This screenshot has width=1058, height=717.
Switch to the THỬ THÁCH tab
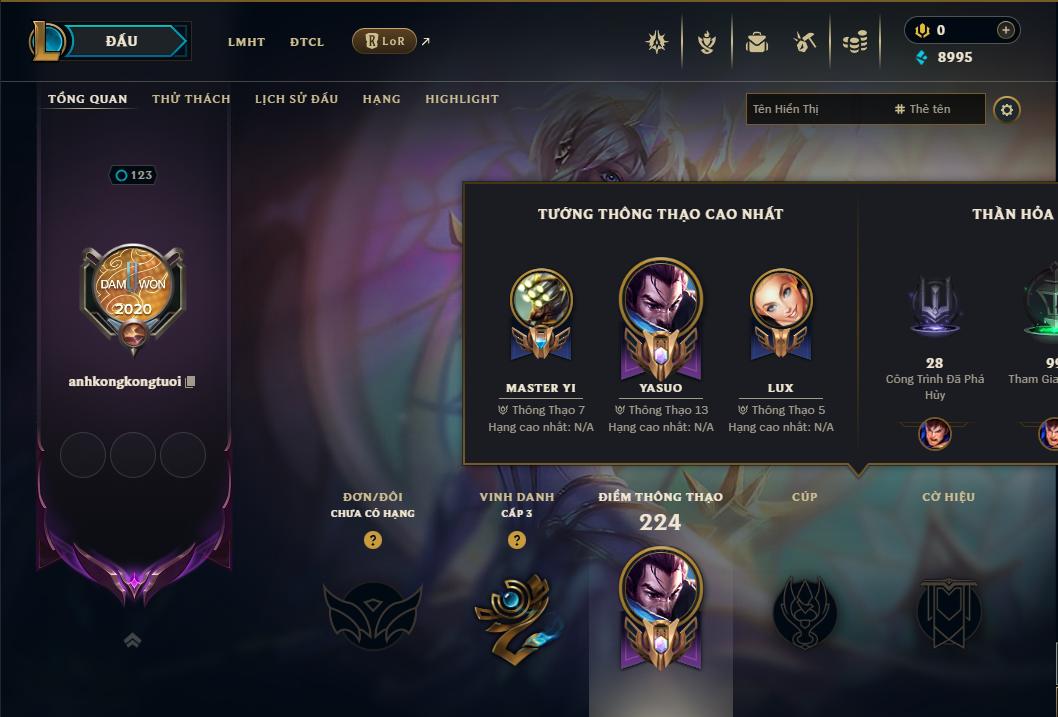tap(191, 99)
